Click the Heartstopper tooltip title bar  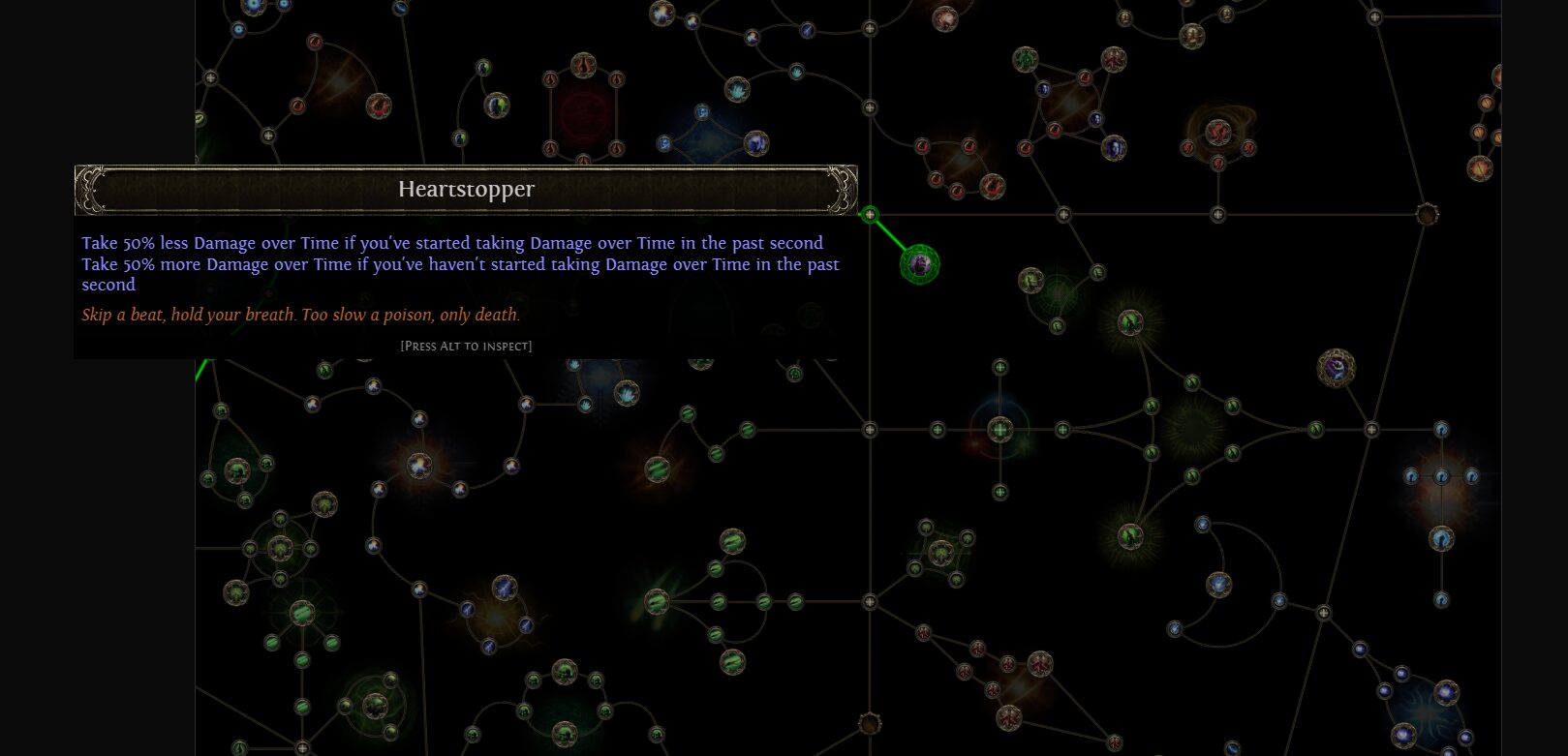click(x=465, y=189)
